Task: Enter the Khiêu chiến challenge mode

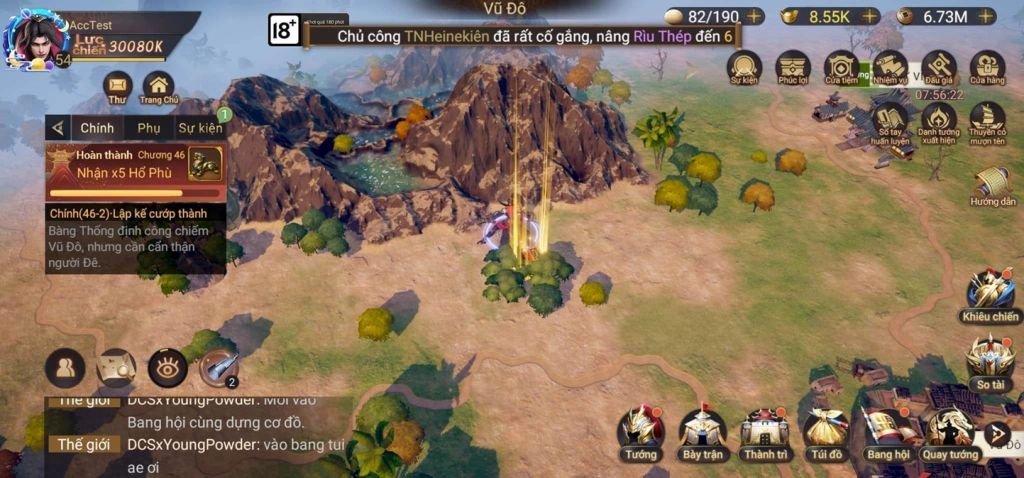Action: pyautogui.click(x=989, y=294)
